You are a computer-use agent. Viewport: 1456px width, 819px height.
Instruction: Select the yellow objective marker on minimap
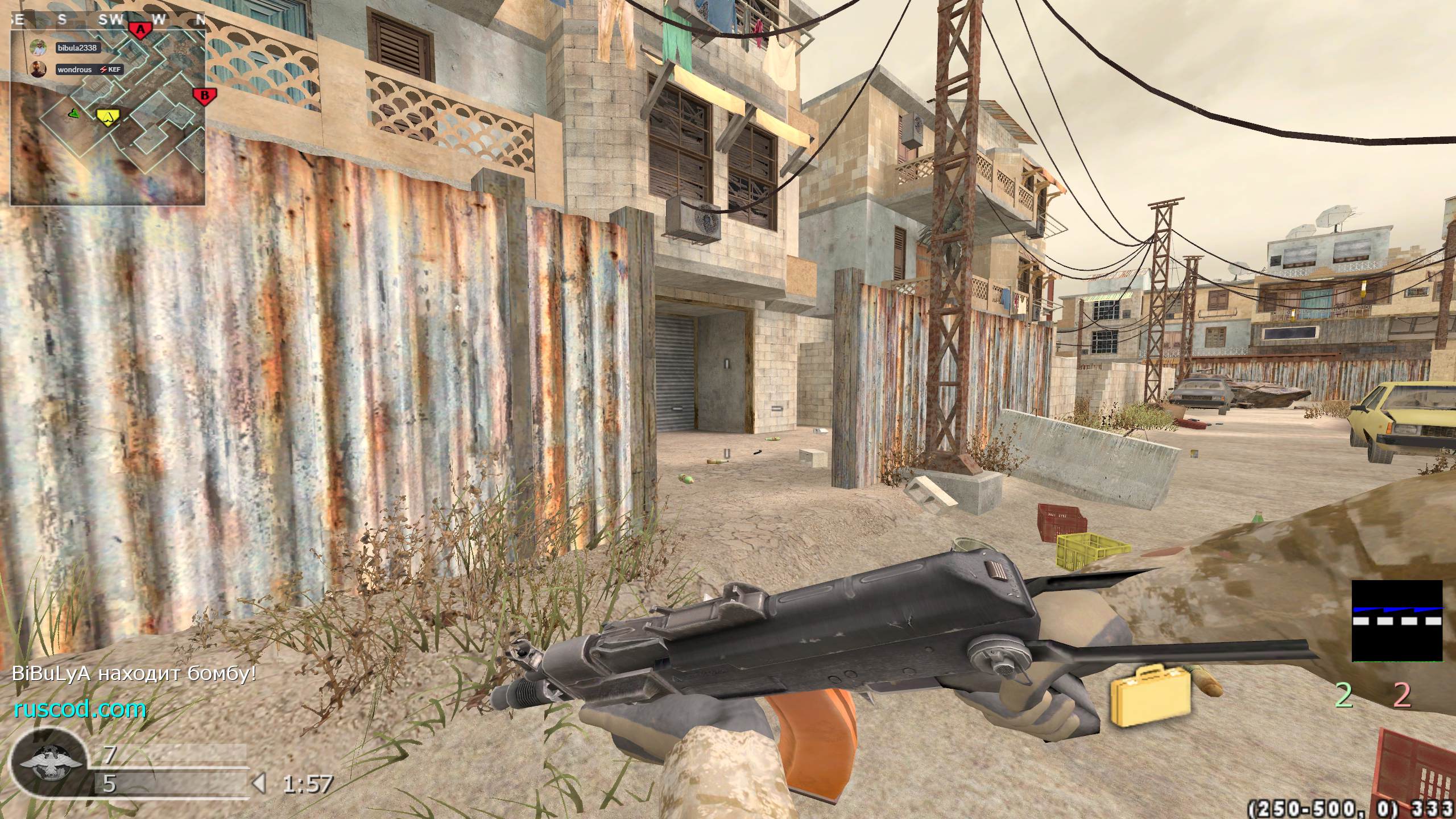[x=108, y=117]
